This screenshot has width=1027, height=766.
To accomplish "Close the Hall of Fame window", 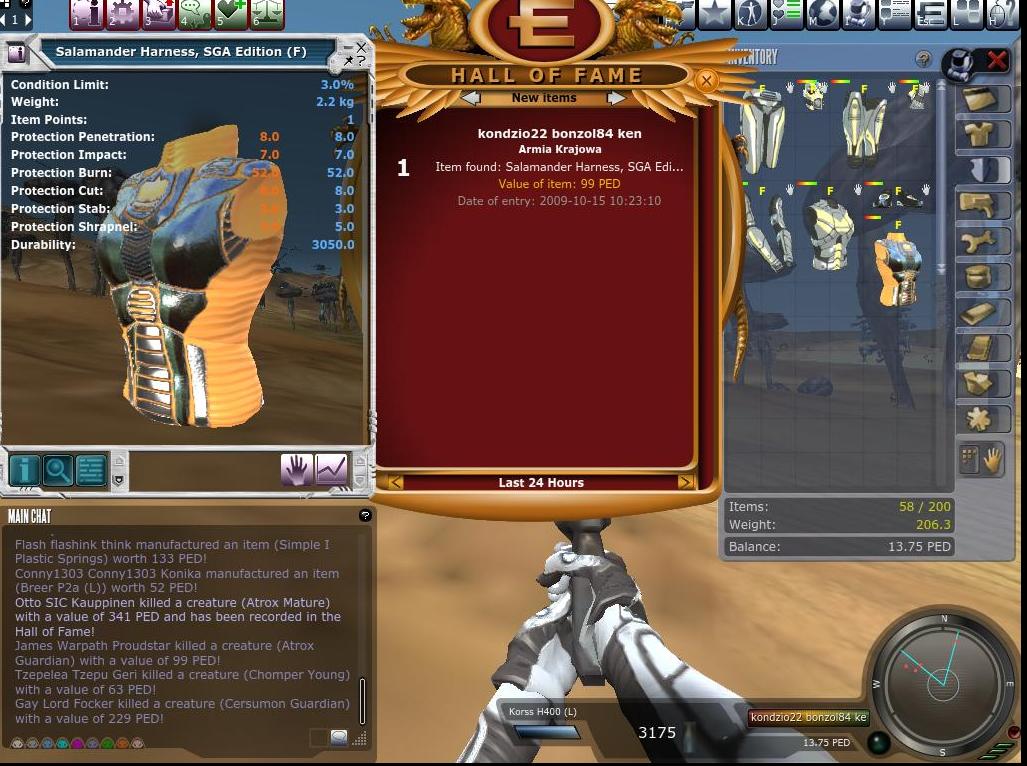I will pyautogui.click(x=706, y=81).
